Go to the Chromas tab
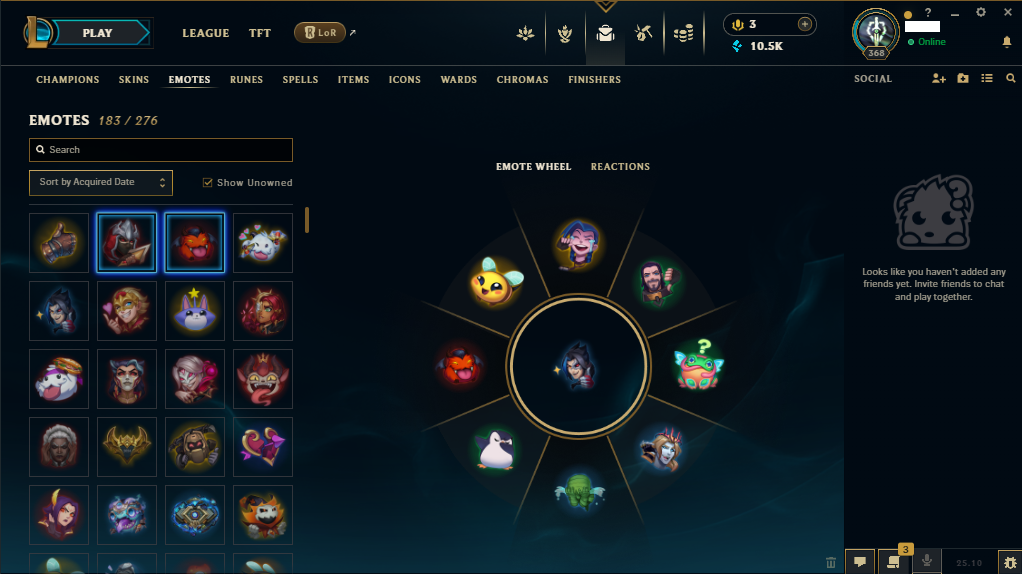1022x574 pixels. [522, 80]
